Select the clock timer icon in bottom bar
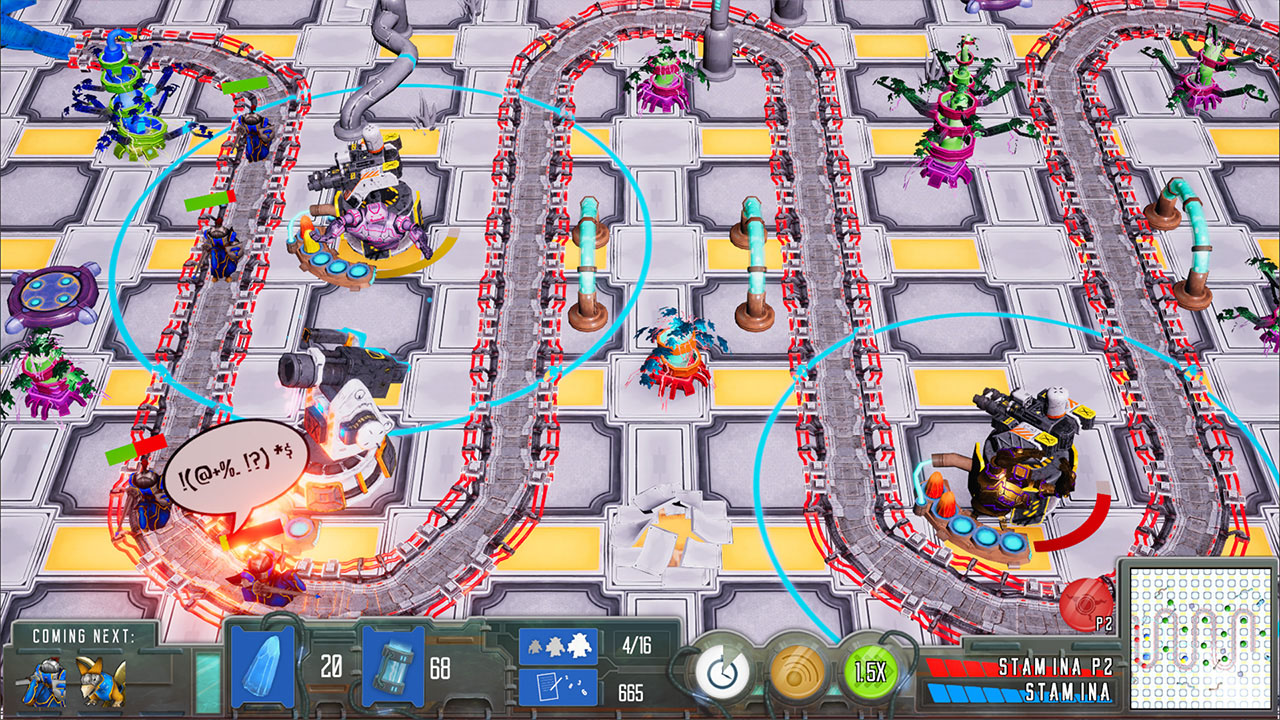The width and height of the screenshot is (1280, 720). tap(722, 673)
